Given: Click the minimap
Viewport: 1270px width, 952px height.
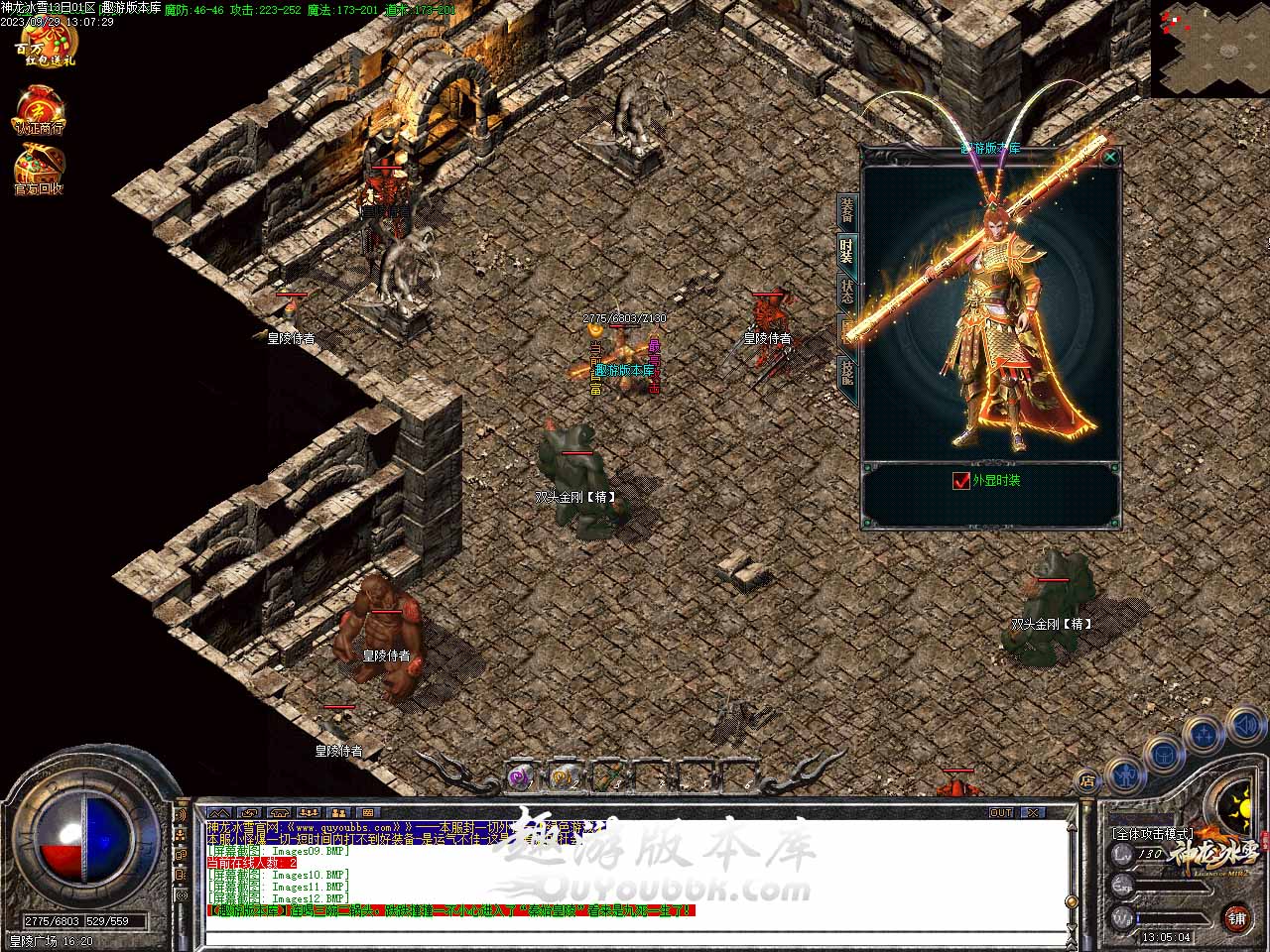Looking at the screenshot, I should click(1209, 48).
